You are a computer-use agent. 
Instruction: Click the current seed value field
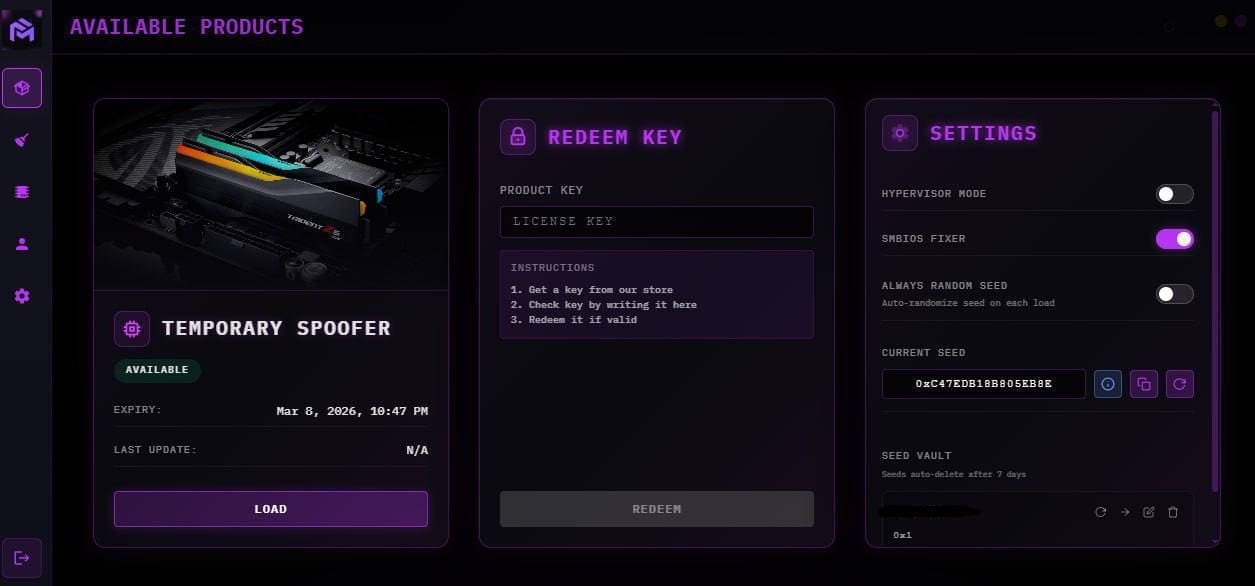(x=983, y=384)
